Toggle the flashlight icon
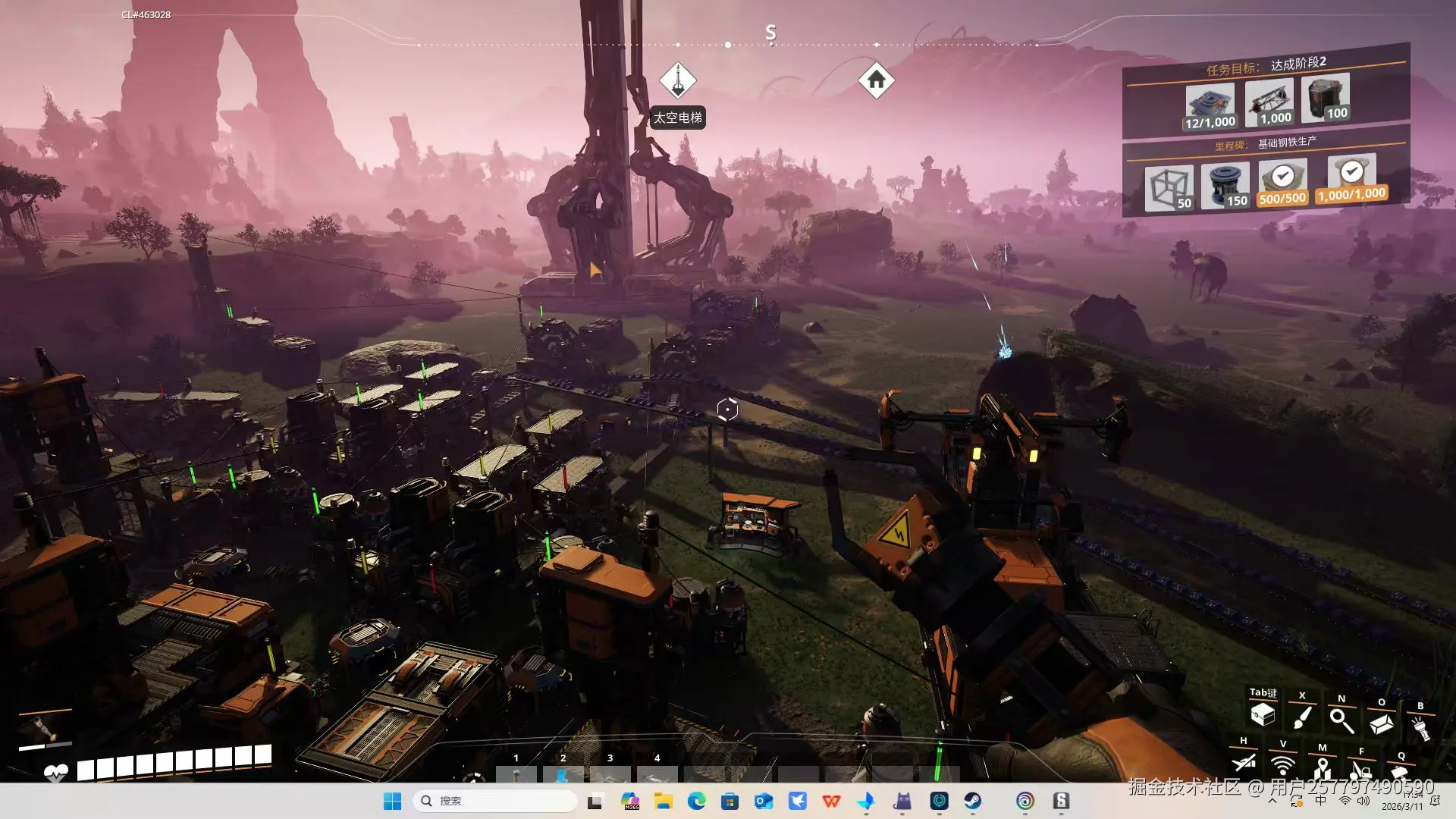 [x=1420, y=728]
